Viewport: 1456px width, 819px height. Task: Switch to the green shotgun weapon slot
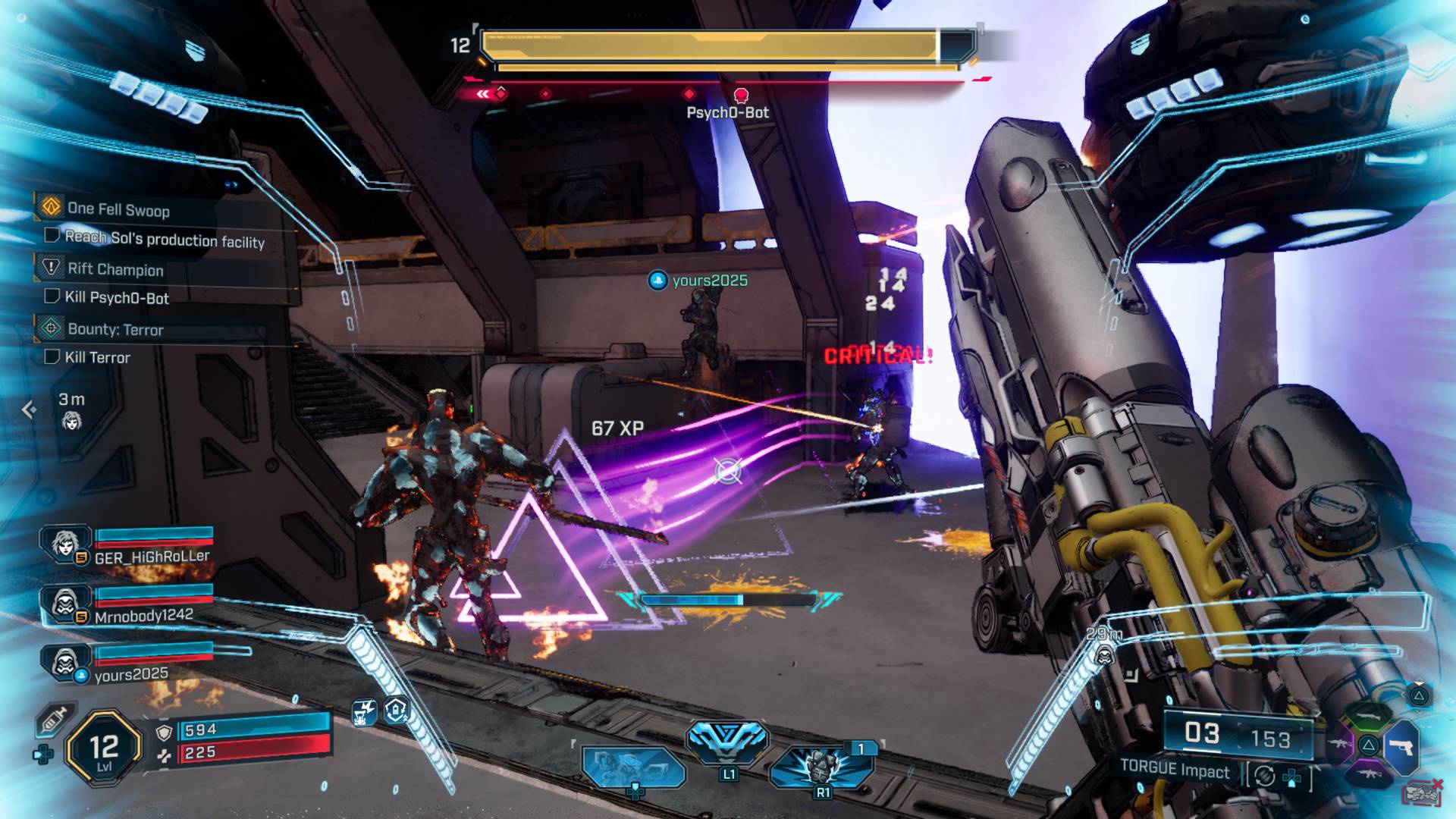click(x=1367, y=715)
